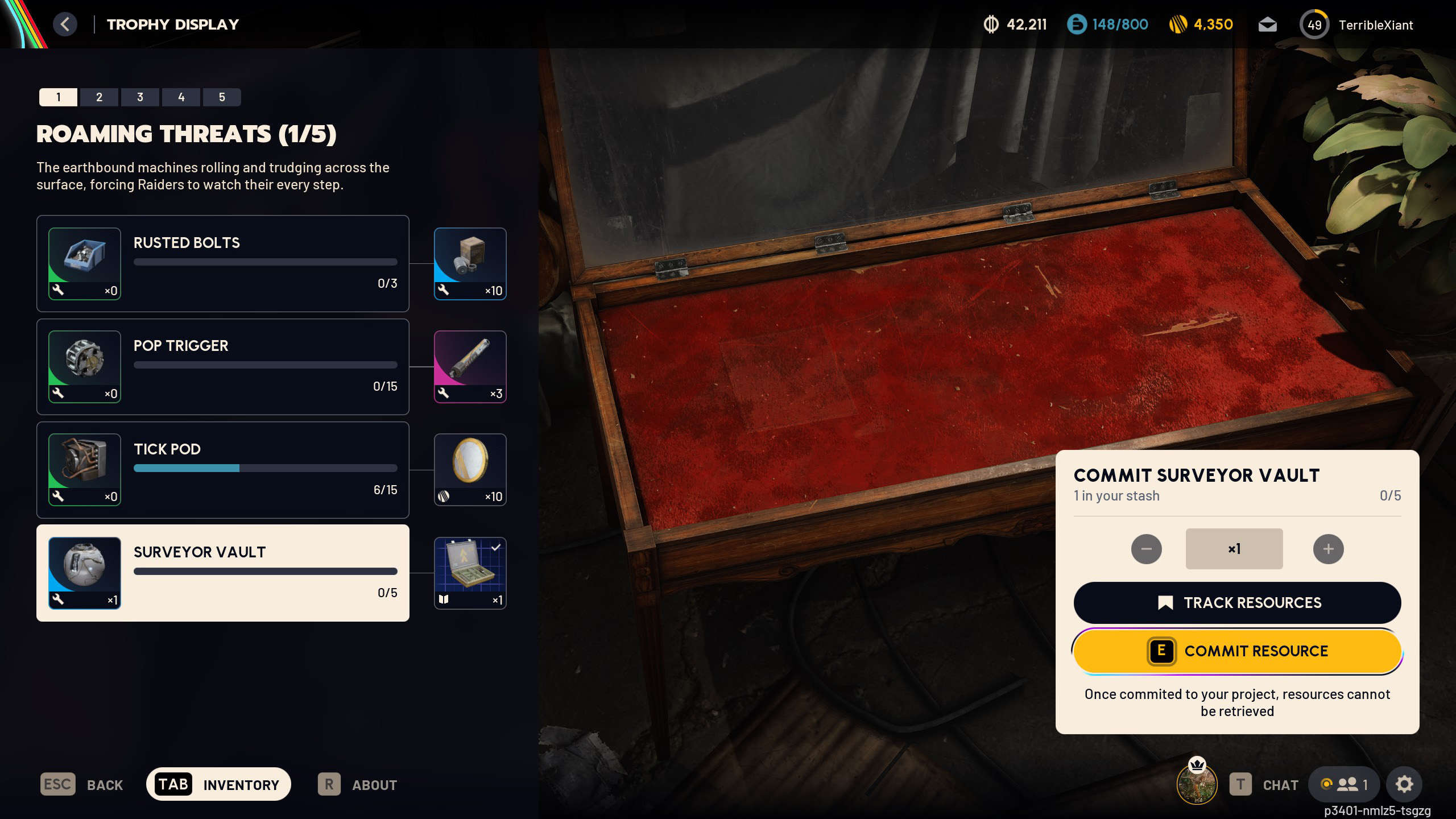
Task: Open the party members panel
Action: click(1344, 784)
